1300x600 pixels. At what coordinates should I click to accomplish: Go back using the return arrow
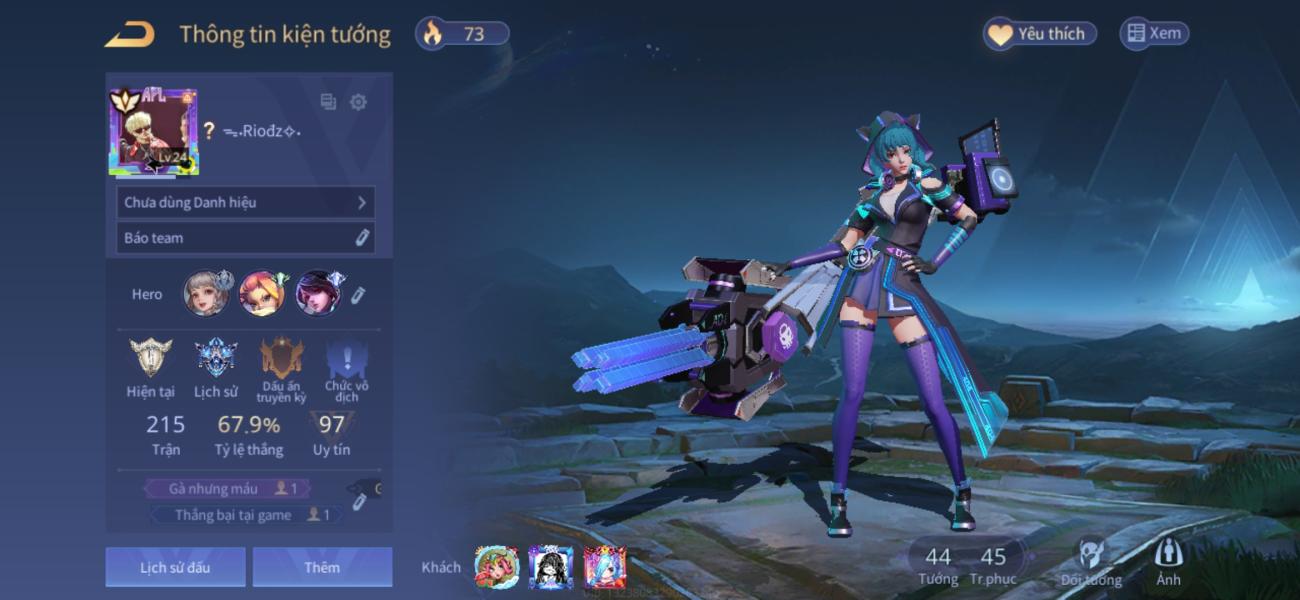click(x=130, y=34)
